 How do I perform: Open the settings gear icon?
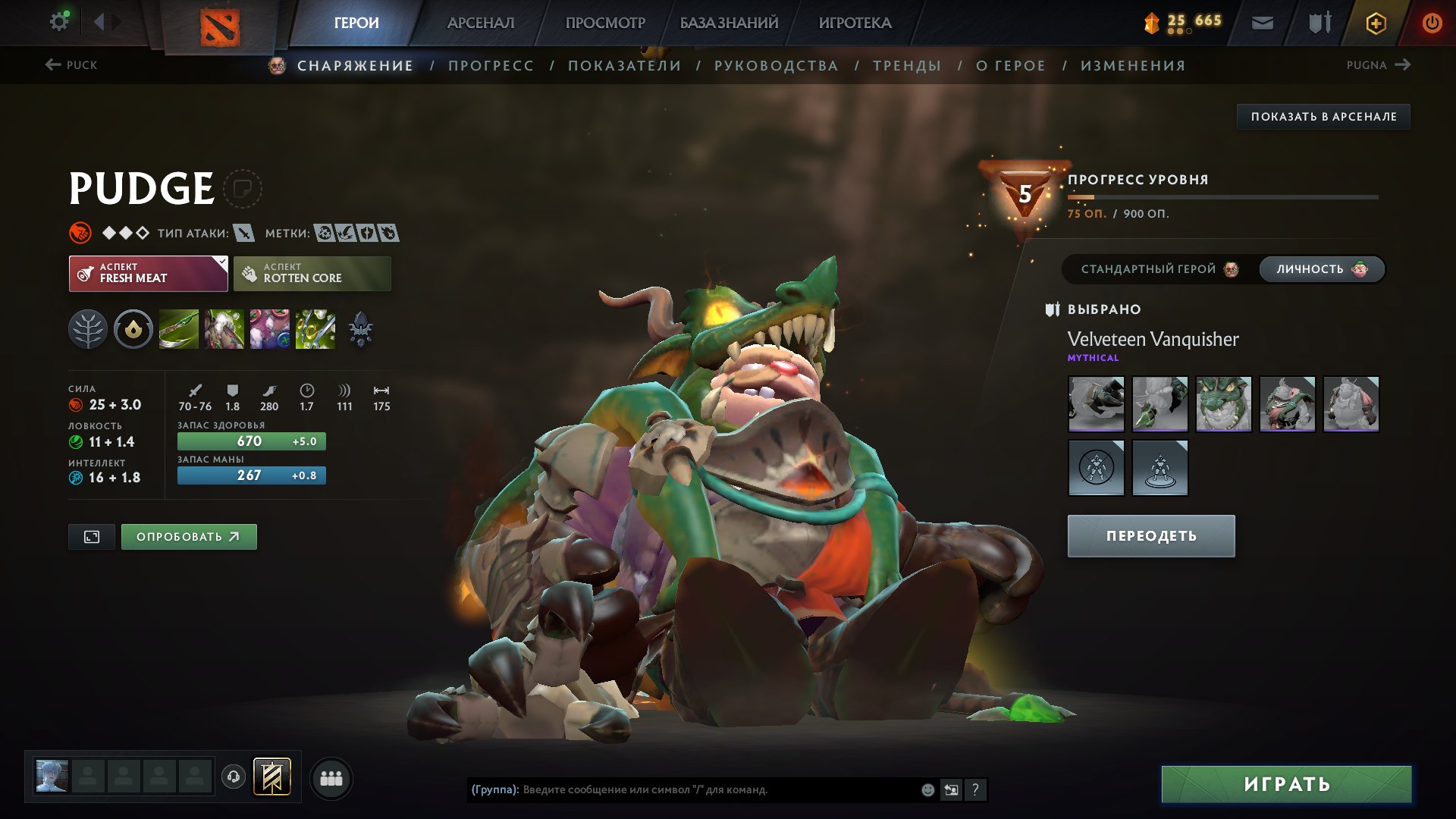pyautogui.click(x=59, y=21)
